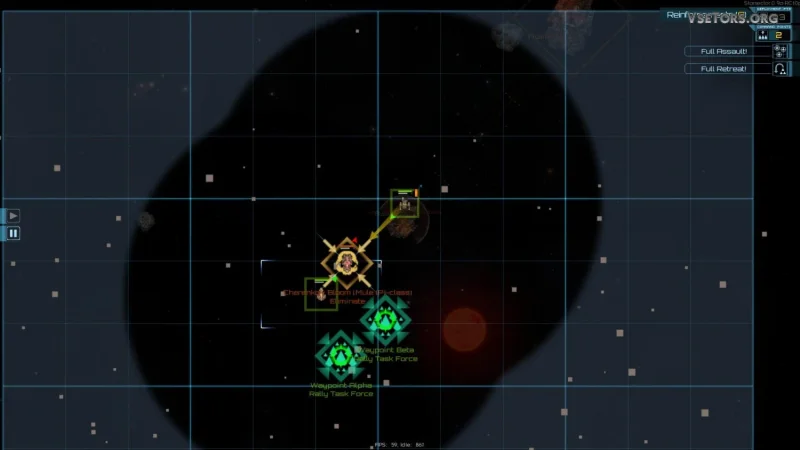800x450 pixels.
Task: Click the full retreat arrow icon
Action: click(x=780, y=69)
